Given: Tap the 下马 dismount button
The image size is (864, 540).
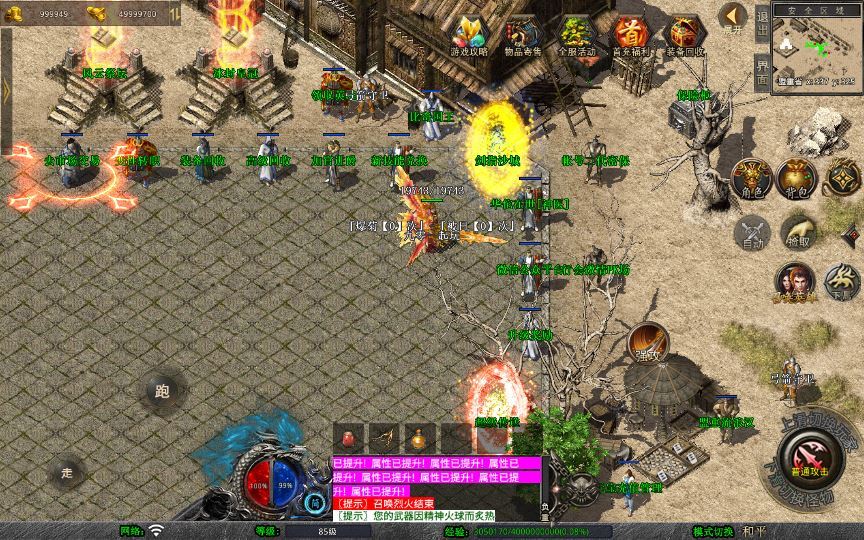Looking at the screenshot, I should pyautogui.click(x=843, y=282).
